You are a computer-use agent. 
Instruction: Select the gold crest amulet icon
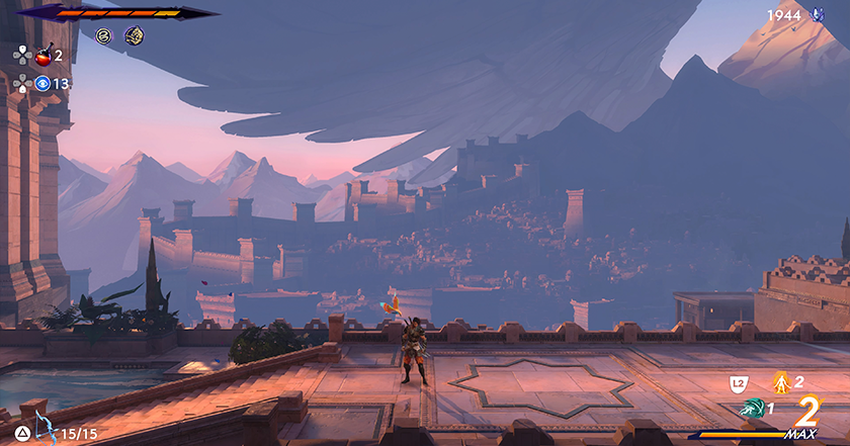pyautogui.click(x=133, y=36)
